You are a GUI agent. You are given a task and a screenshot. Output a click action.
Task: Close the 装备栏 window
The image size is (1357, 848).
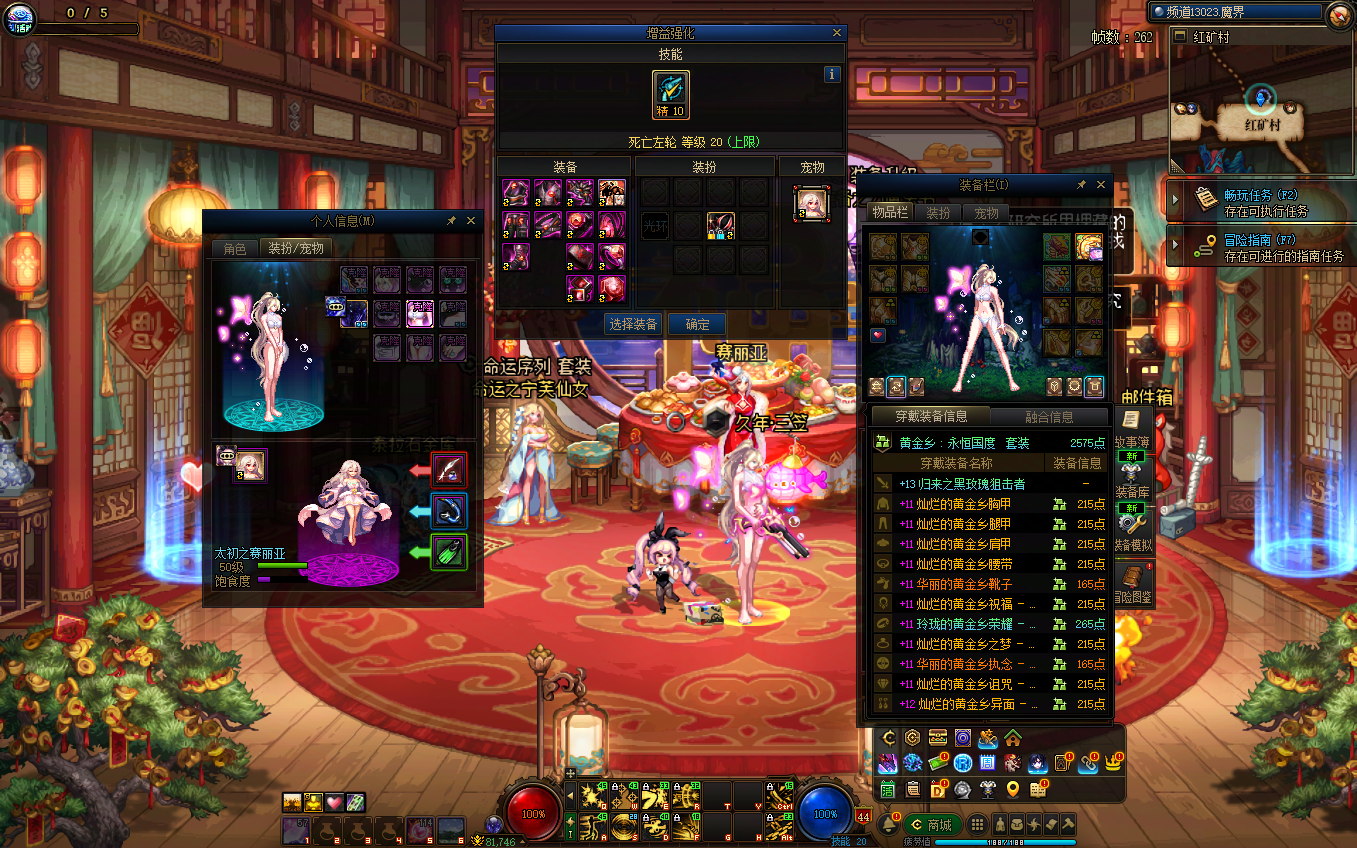(x=1102, y=185)
